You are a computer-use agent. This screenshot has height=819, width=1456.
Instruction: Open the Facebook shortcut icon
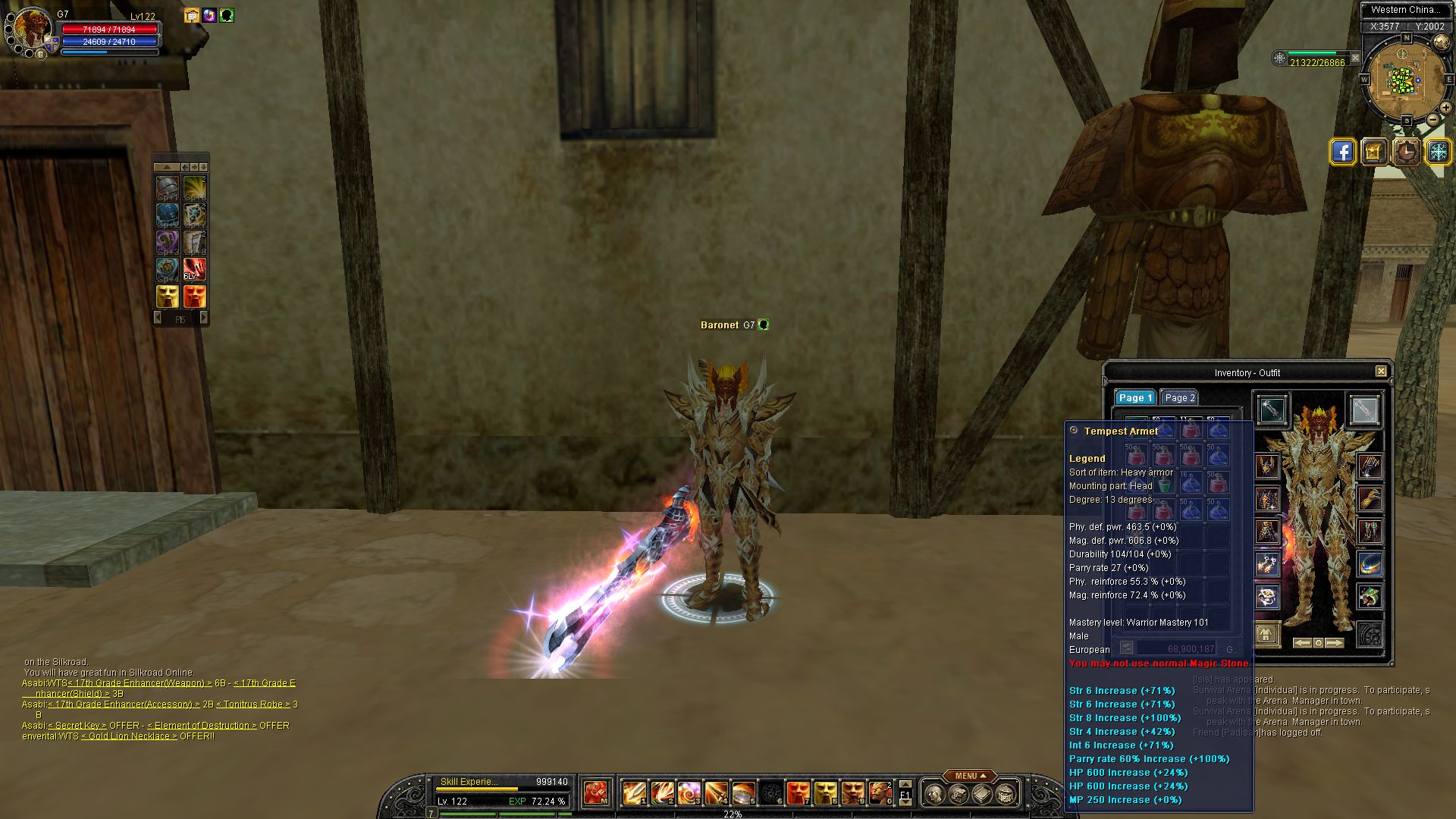pyautogui.click(x=1342, y=152)
